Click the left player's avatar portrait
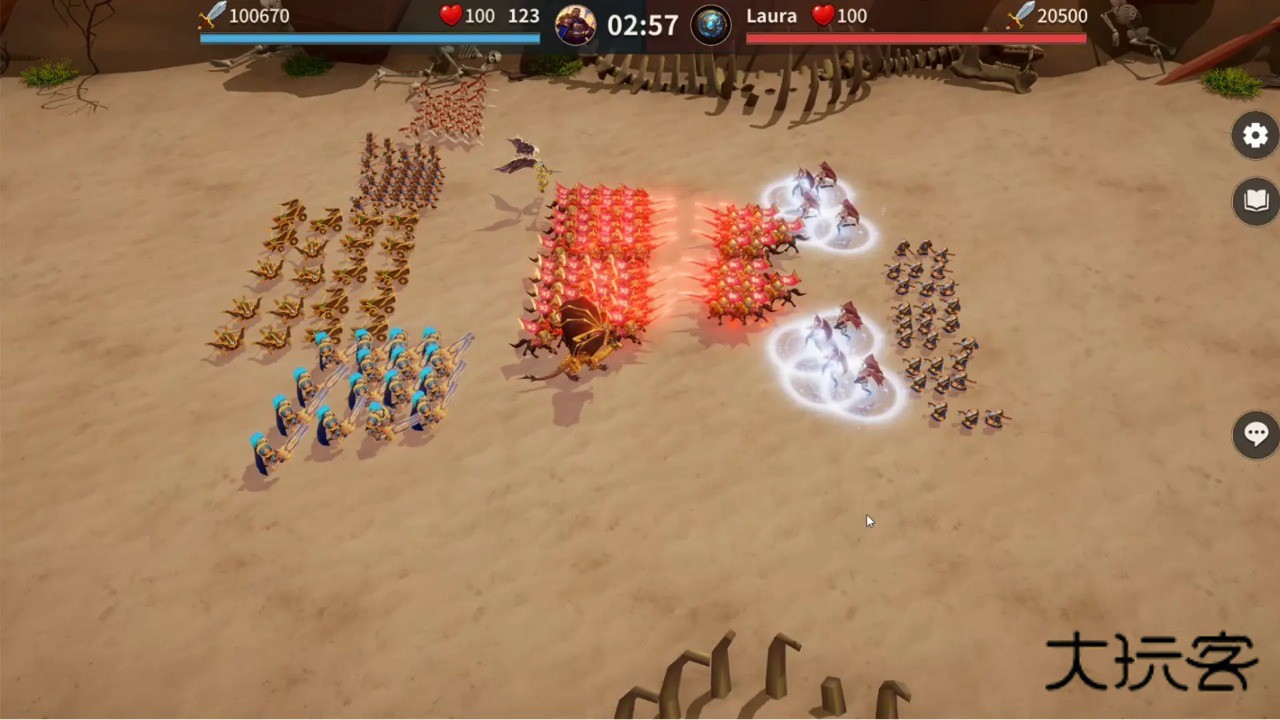The height and width of the screenshot is (720, 1280). (576, 24)
